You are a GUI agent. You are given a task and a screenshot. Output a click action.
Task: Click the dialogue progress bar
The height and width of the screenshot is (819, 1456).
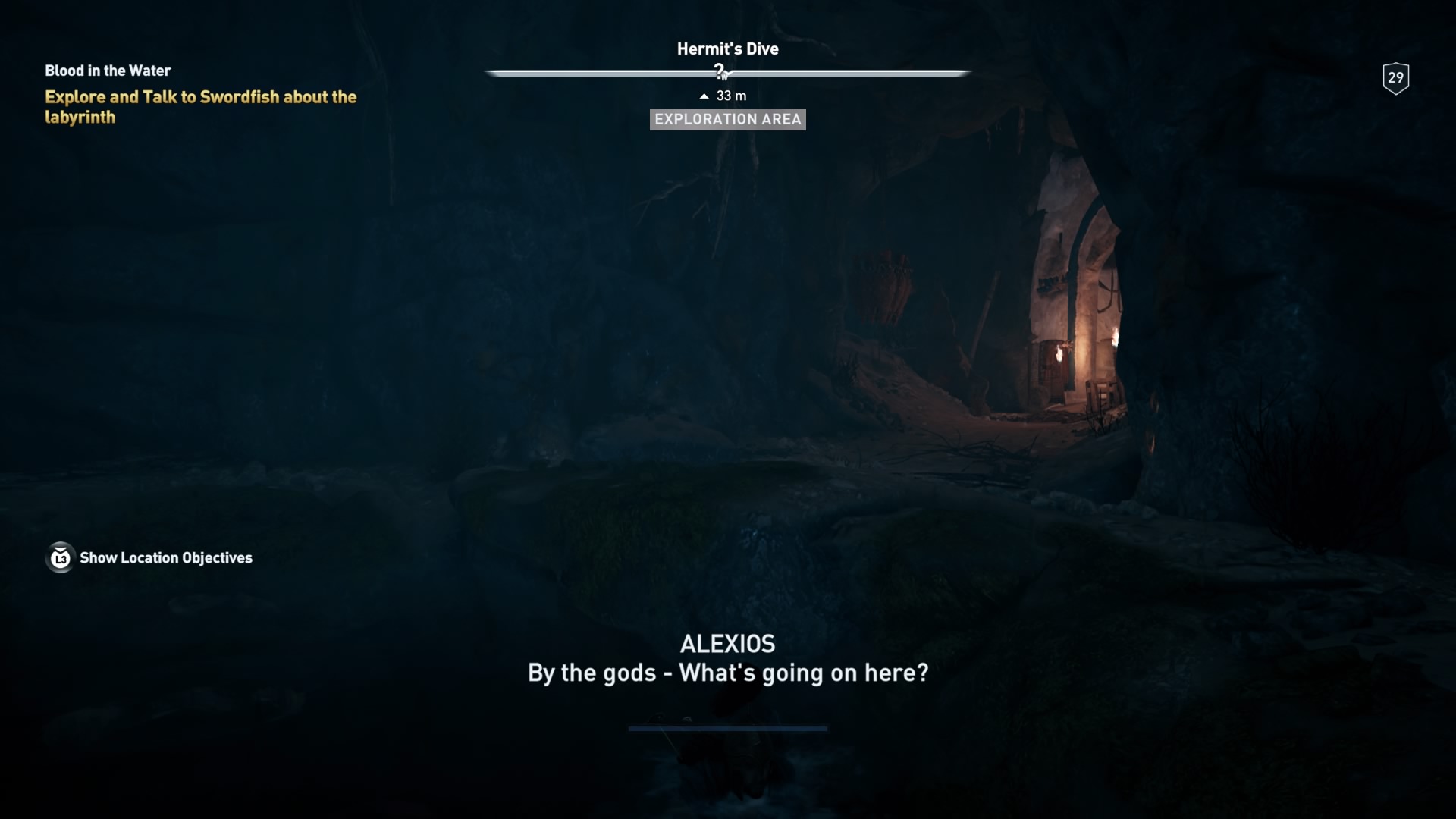click(x=726, y=730)
